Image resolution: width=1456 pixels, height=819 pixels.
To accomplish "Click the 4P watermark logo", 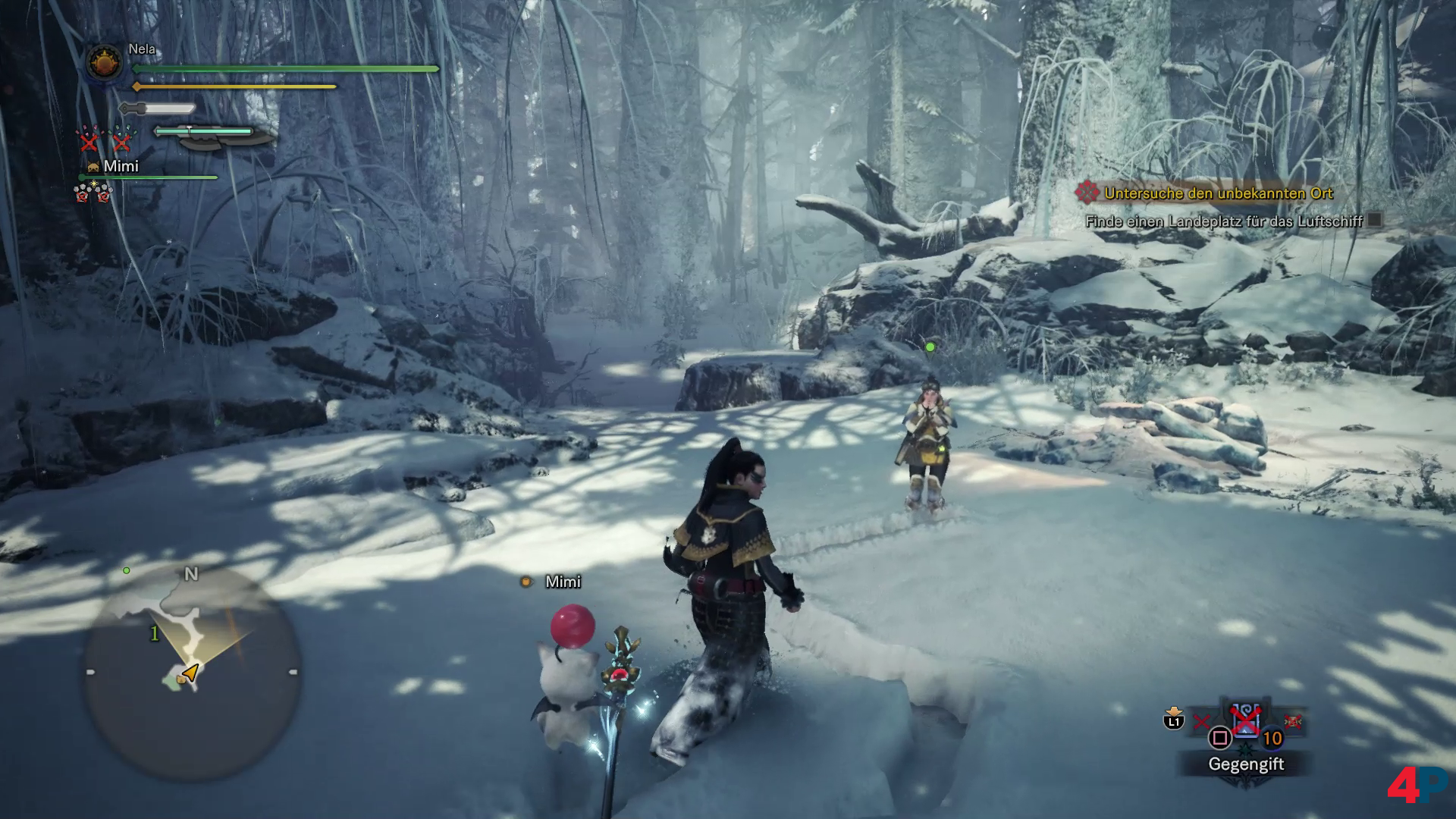I will tap(1417, 785).
